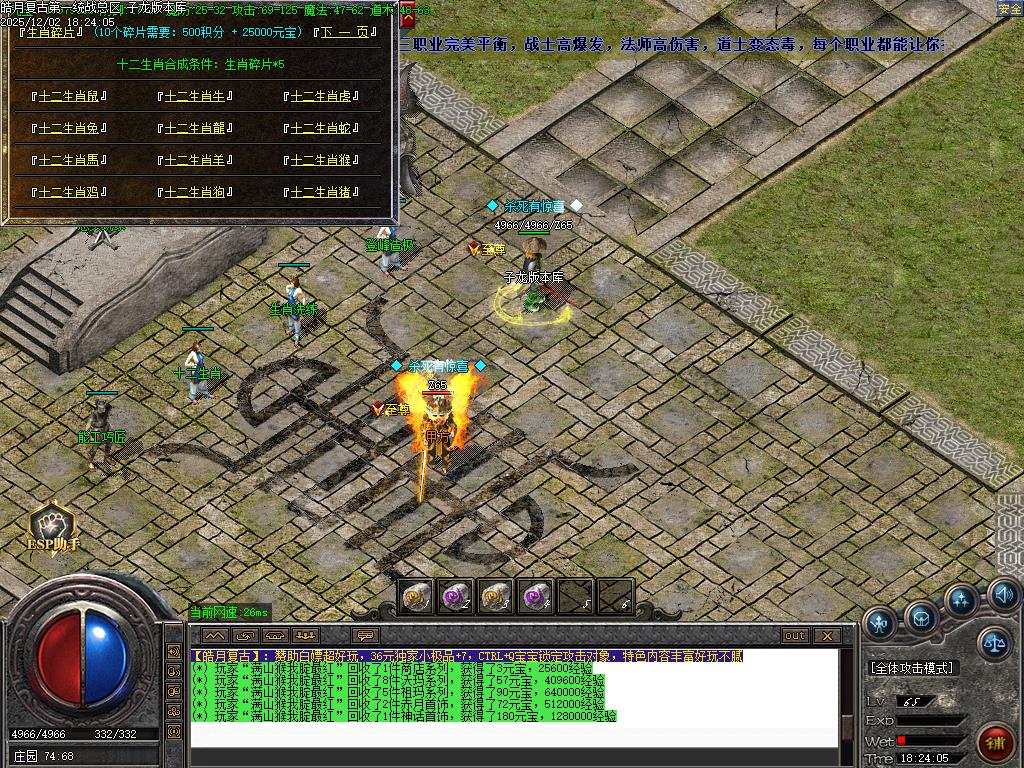Open the 生肖碎片 exchange link
Screen dimensions: 1024x768
(49, 32)
